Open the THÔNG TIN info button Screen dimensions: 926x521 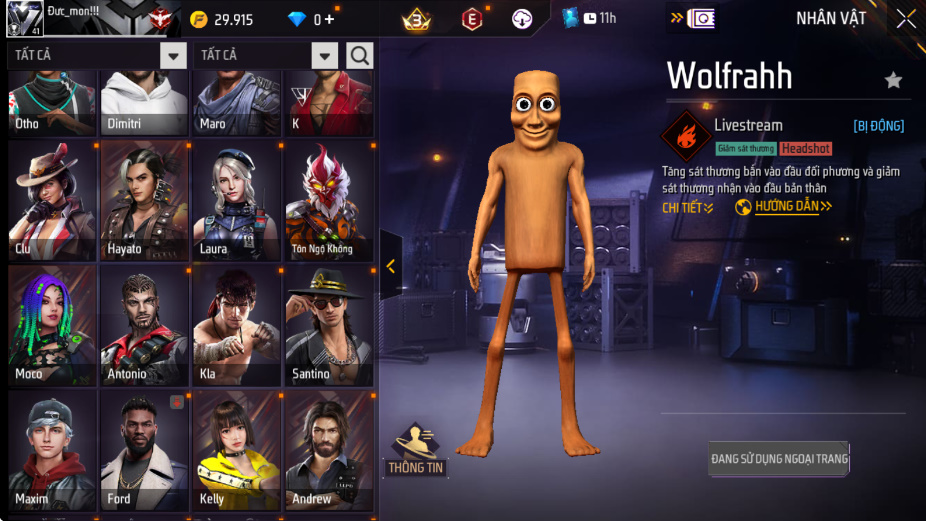(x=416, y=449)
